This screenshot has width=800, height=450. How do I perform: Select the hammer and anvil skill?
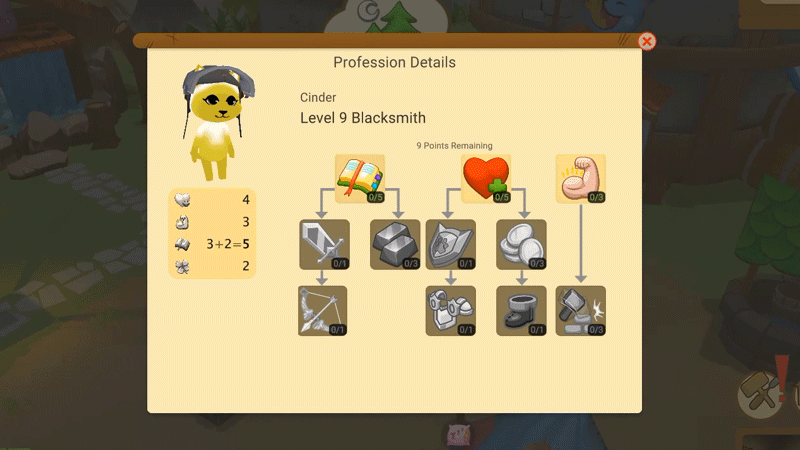(x=581, y=310)
